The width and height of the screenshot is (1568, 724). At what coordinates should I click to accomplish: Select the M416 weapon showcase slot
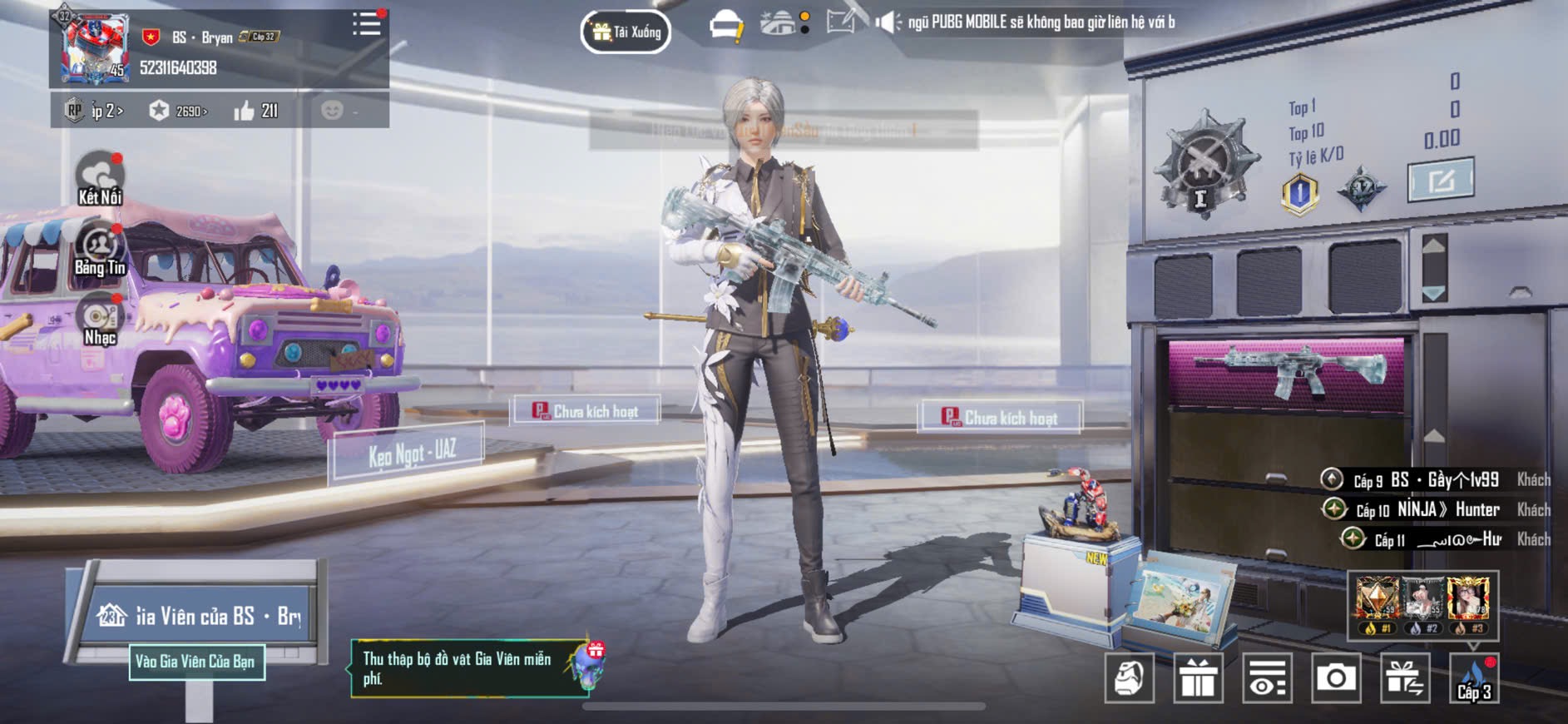[x=1287, y=371]
